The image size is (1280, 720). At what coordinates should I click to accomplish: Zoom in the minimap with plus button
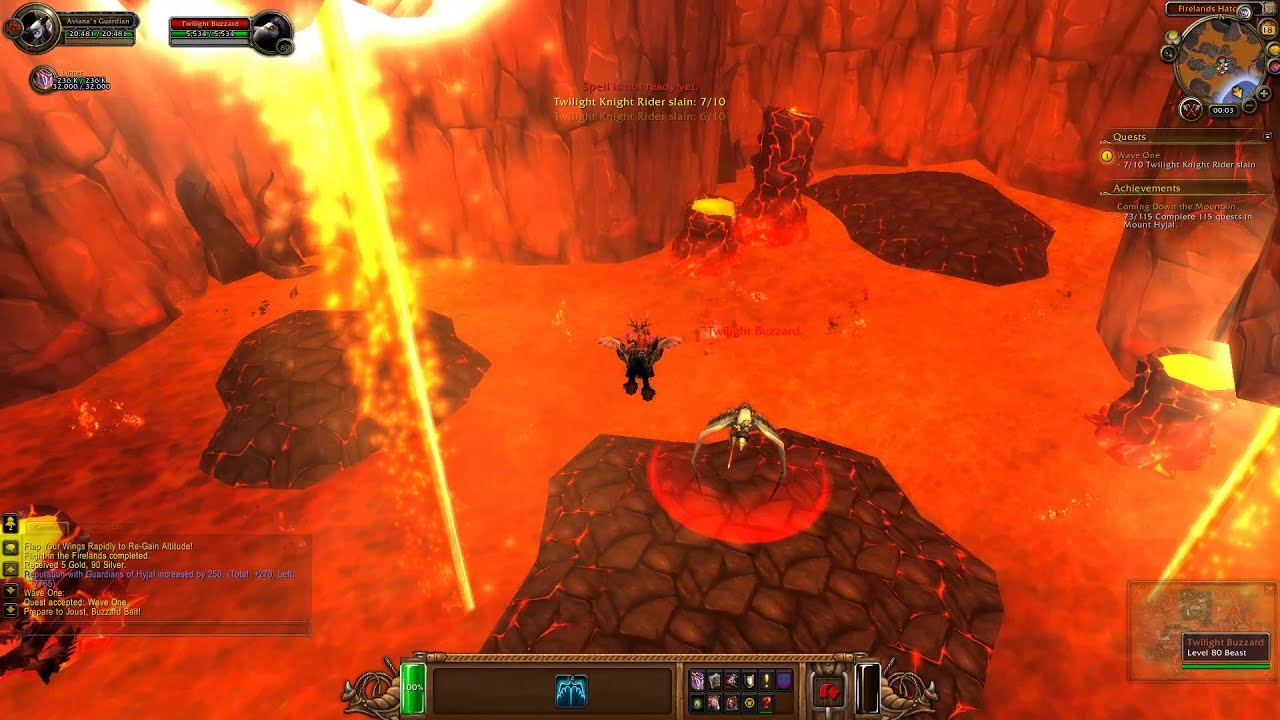[x=1265, y=94]
